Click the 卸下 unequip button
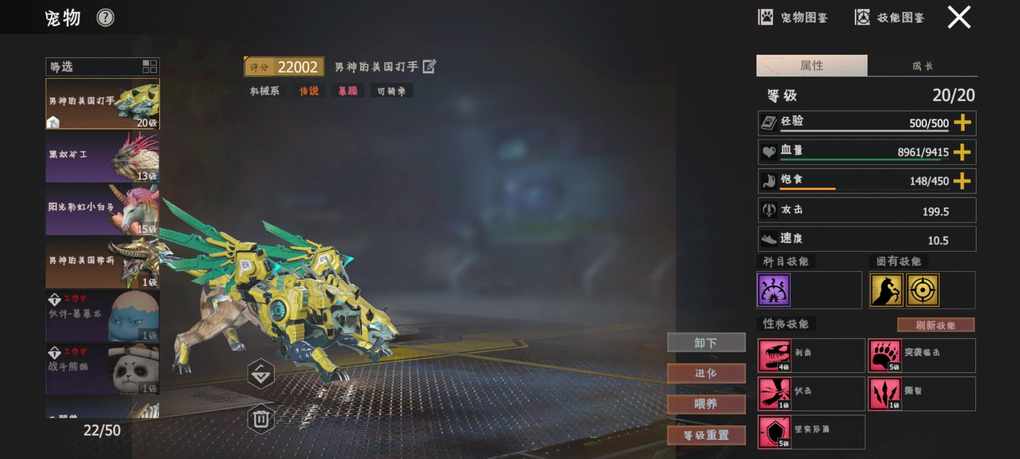 (x=706, y=343)
